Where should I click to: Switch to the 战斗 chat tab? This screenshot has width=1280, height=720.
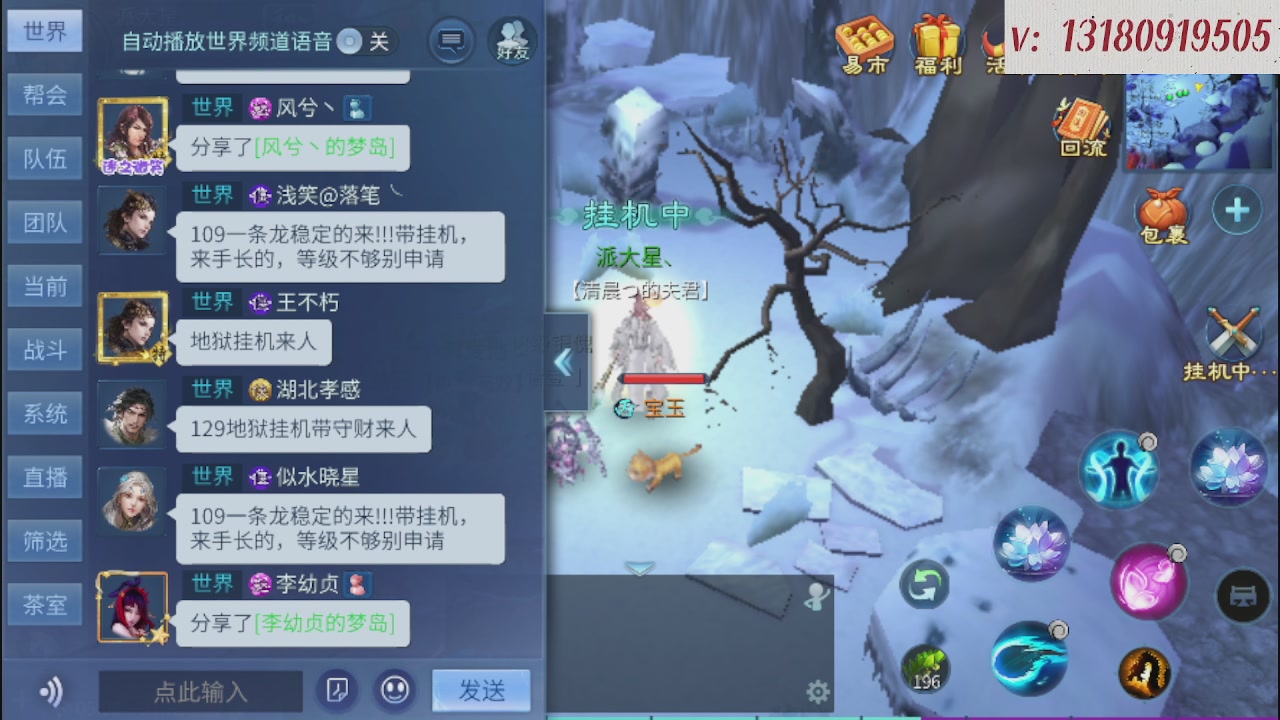coord(44,350)
